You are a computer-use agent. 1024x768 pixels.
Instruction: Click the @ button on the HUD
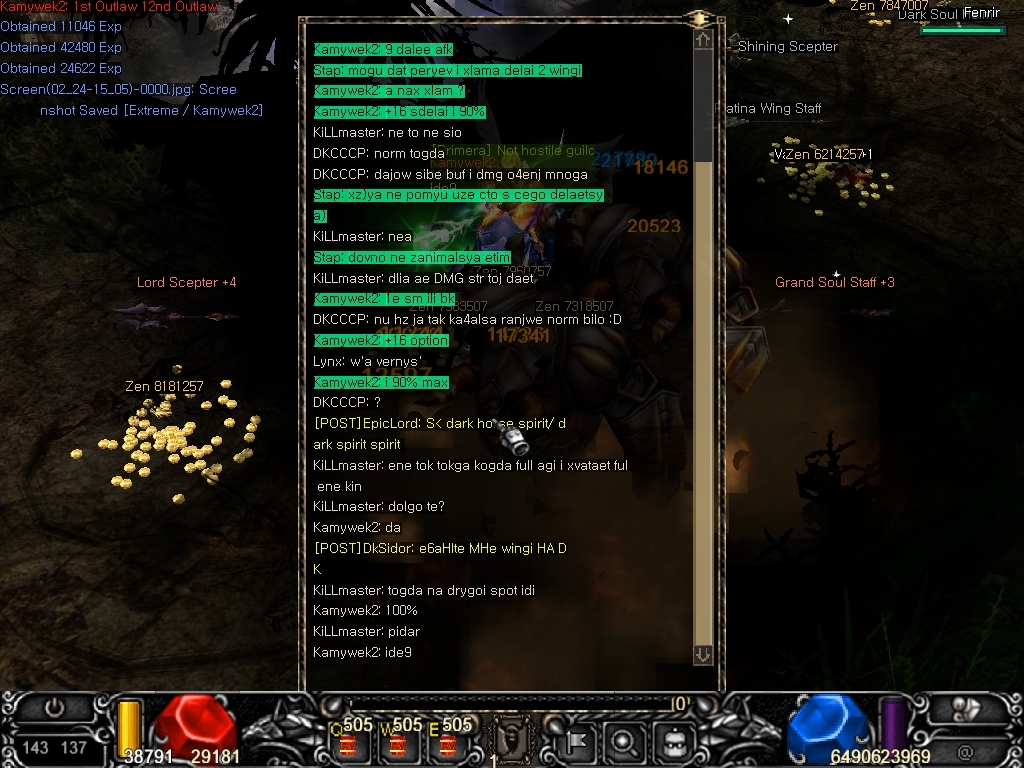[x=966, y=752]
